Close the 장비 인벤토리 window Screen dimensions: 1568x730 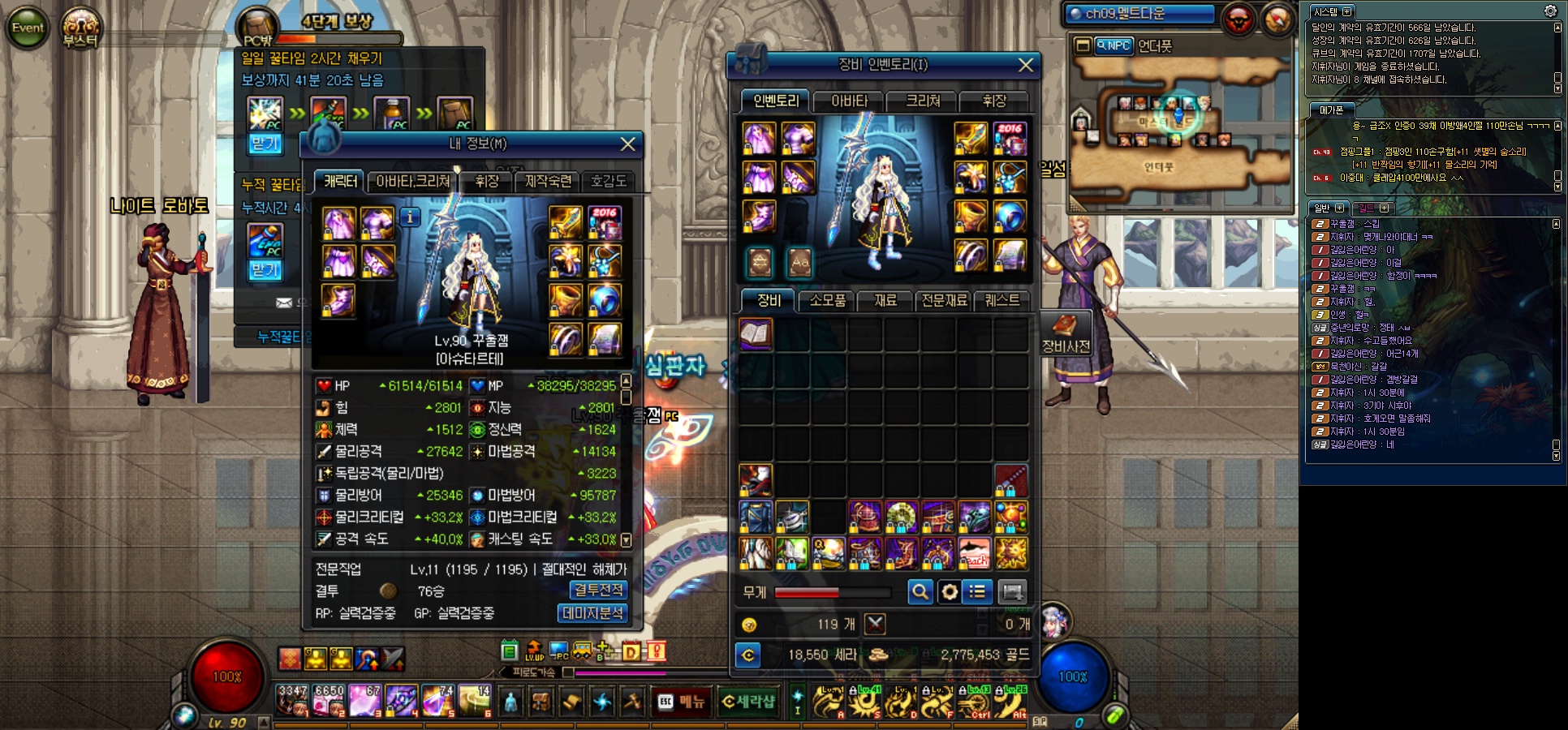pyautogui.click(x=1026, y=65)
